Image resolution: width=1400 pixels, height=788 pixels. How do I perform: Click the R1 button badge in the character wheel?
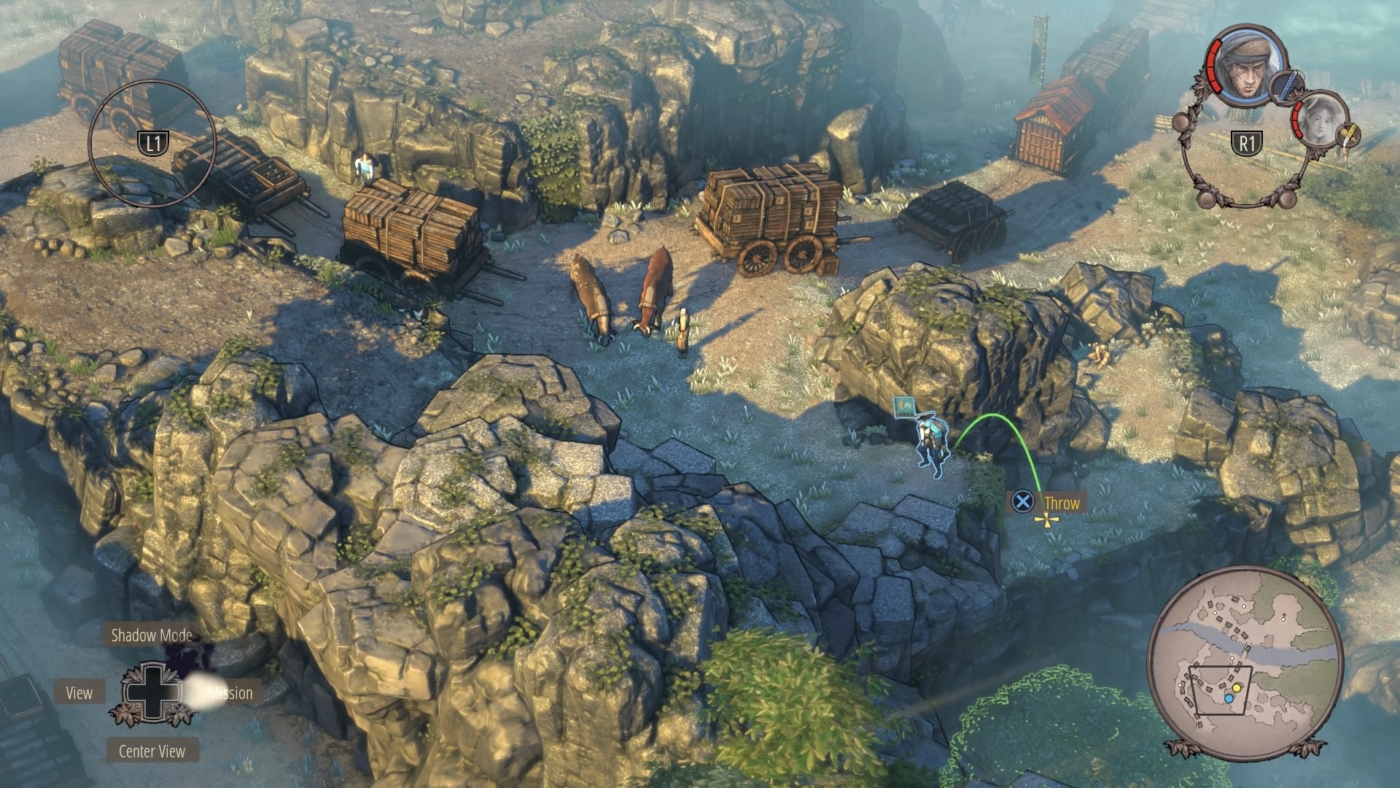(x=1247, y=141)
